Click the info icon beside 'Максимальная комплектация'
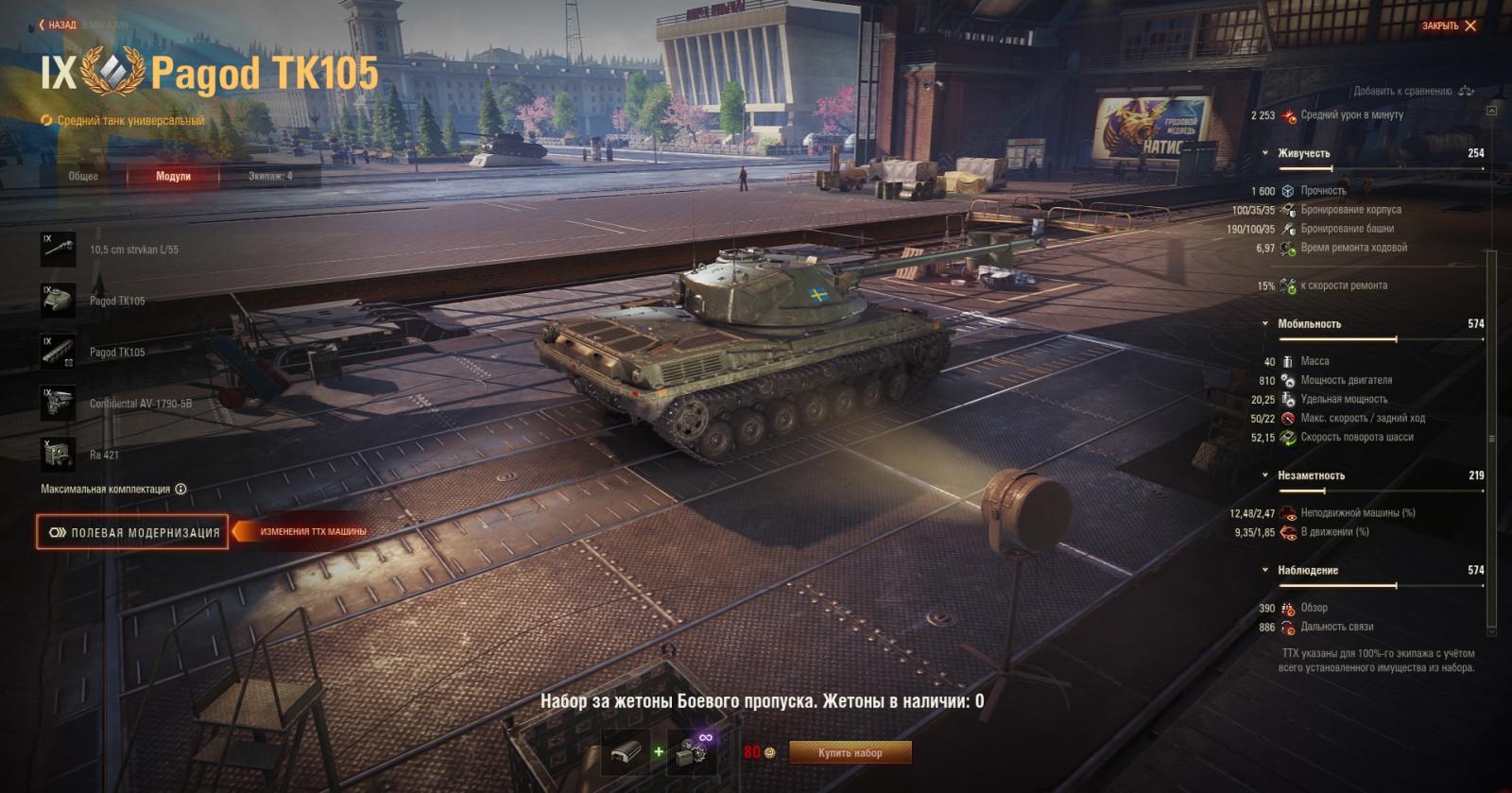 pos(181,488)
